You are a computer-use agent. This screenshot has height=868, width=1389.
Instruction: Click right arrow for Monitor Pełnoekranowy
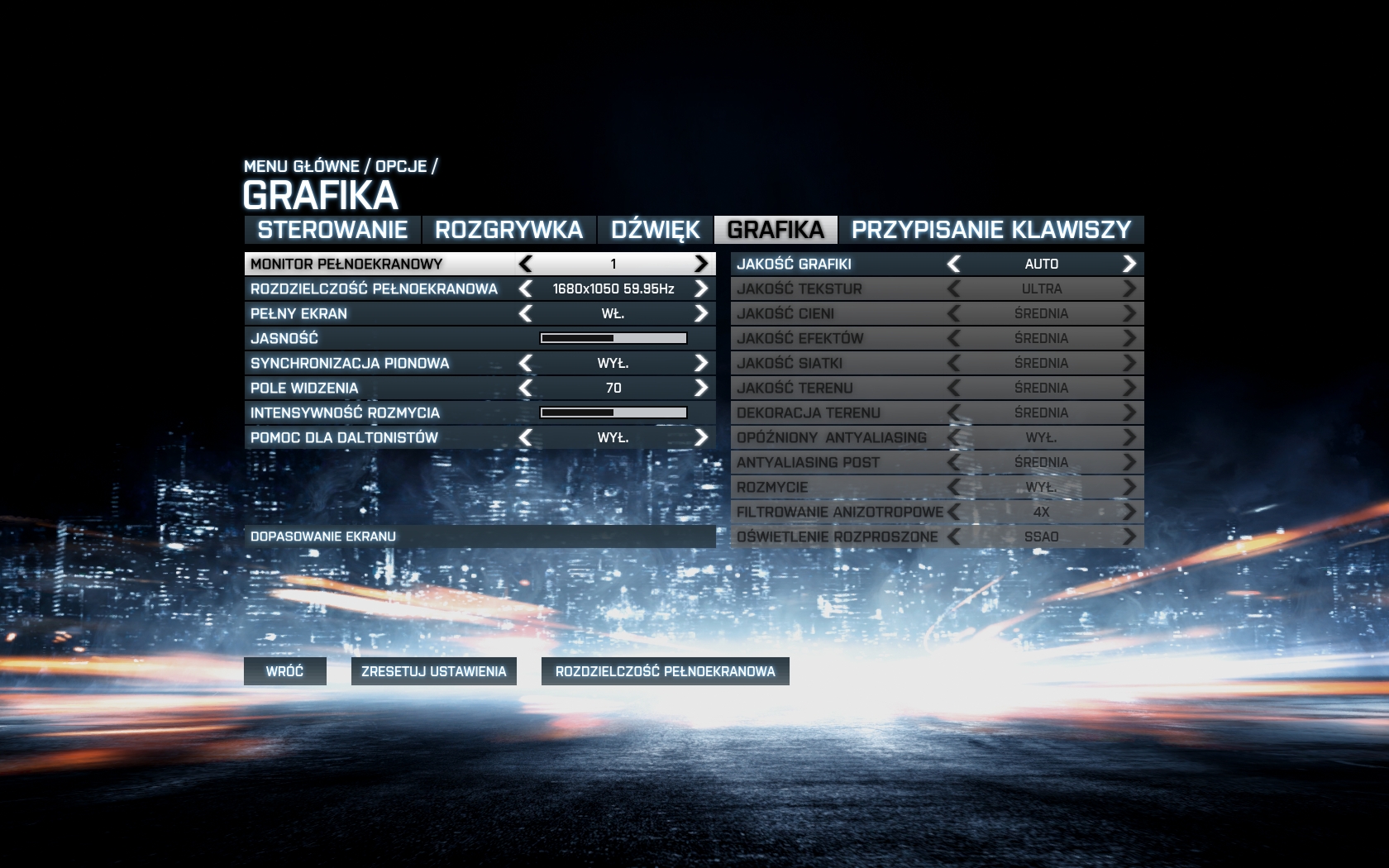pos(701,264)
